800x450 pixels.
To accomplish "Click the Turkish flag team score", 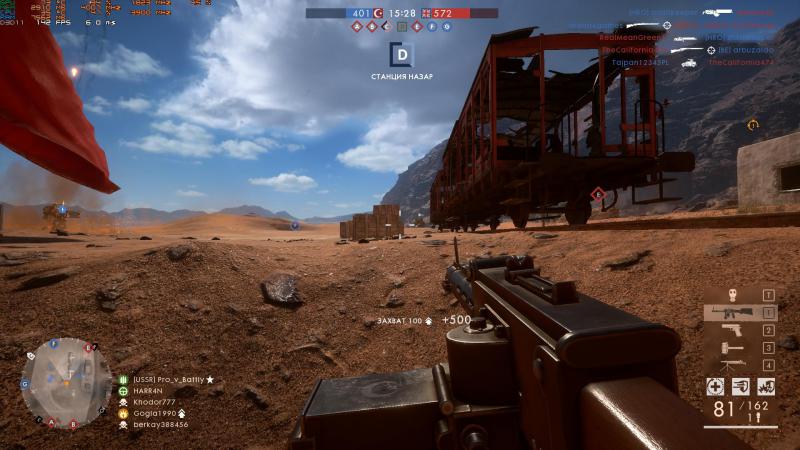I will pyautogui.click(x=379, y=13).
